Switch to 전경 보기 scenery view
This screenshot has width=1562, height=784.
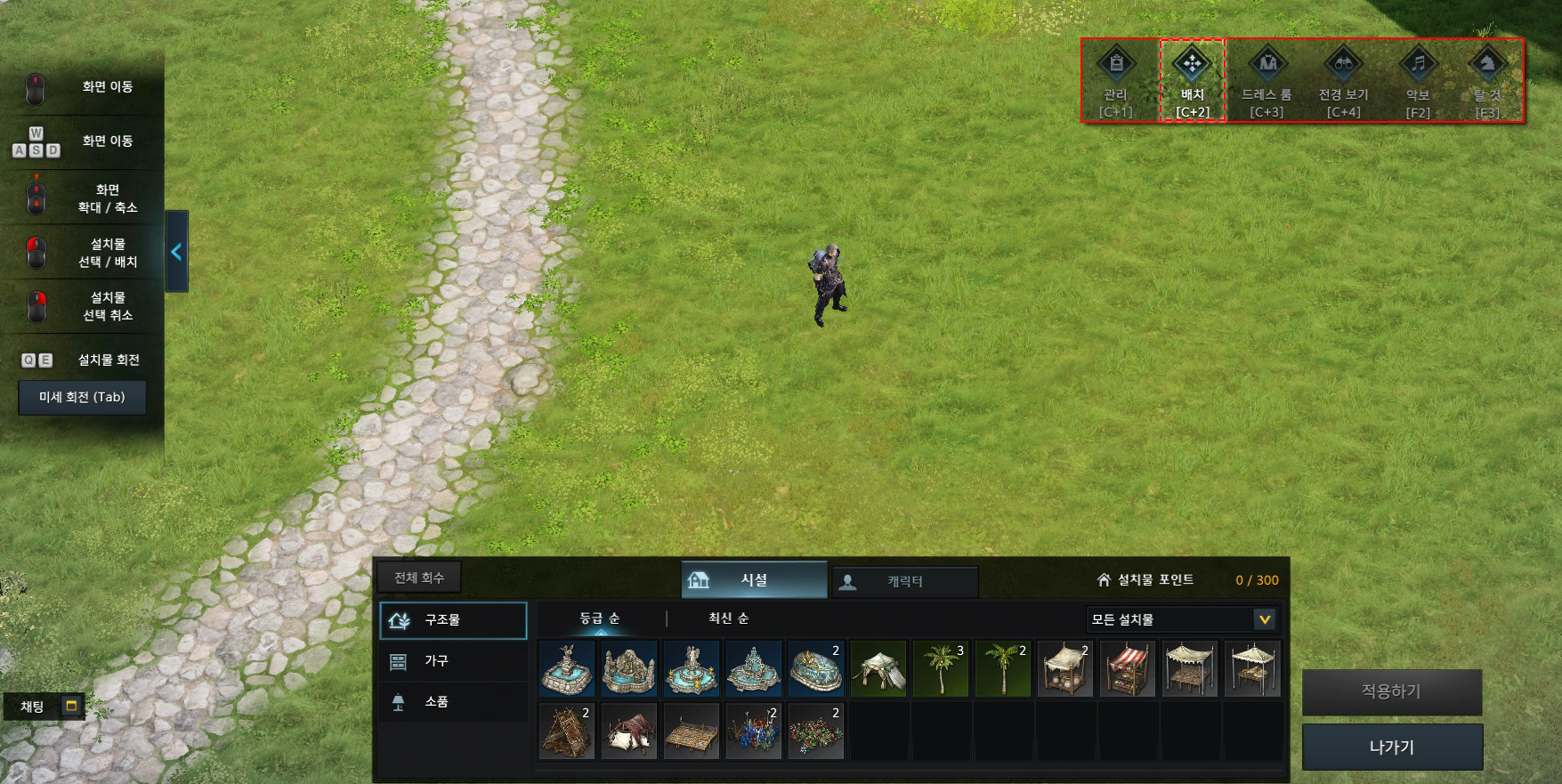(1343, 77)
